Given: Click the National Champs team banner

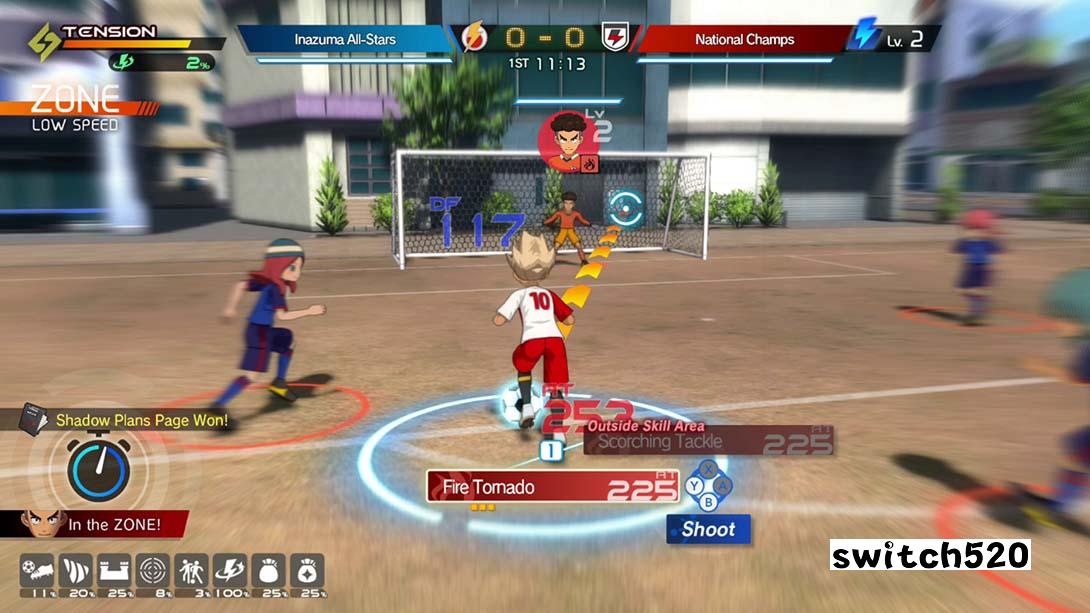Looking at the screenshot, I should coord(744,40).
